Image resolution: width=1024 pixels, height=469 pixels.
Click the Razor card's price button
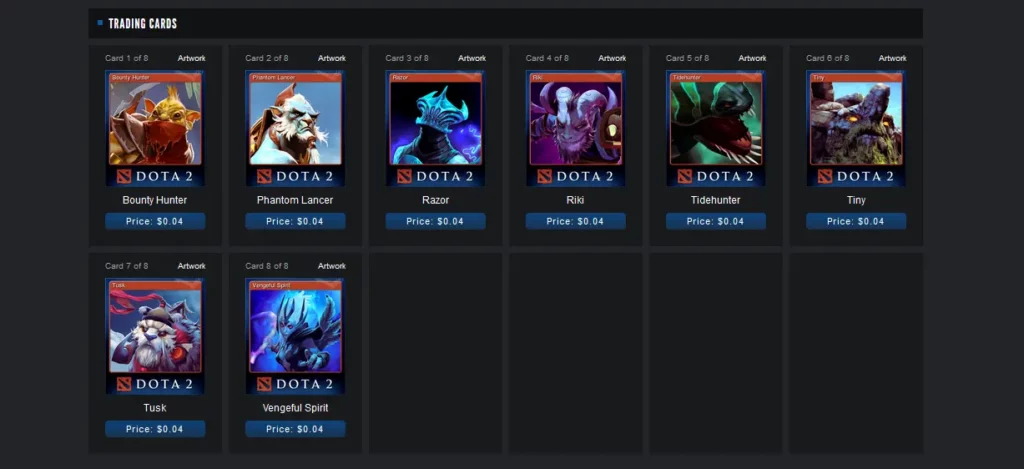click(435, 221)
